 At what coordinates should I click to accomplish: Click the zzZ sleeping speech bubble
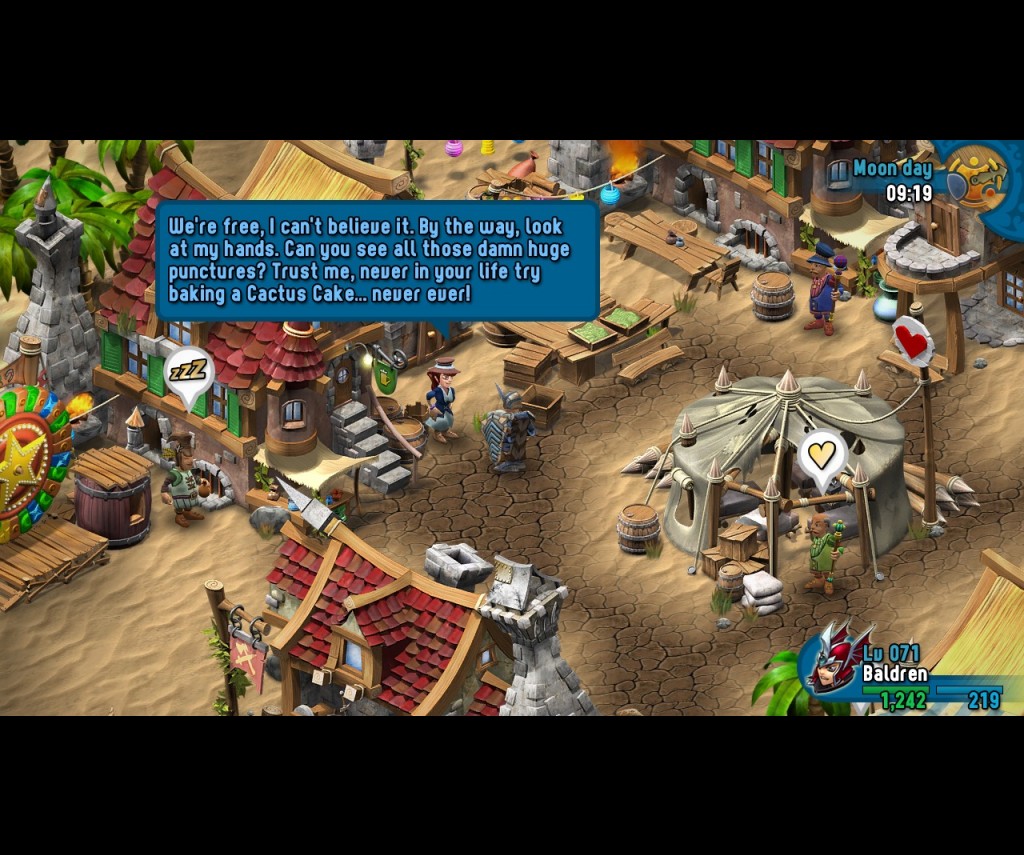click(188, 374)
